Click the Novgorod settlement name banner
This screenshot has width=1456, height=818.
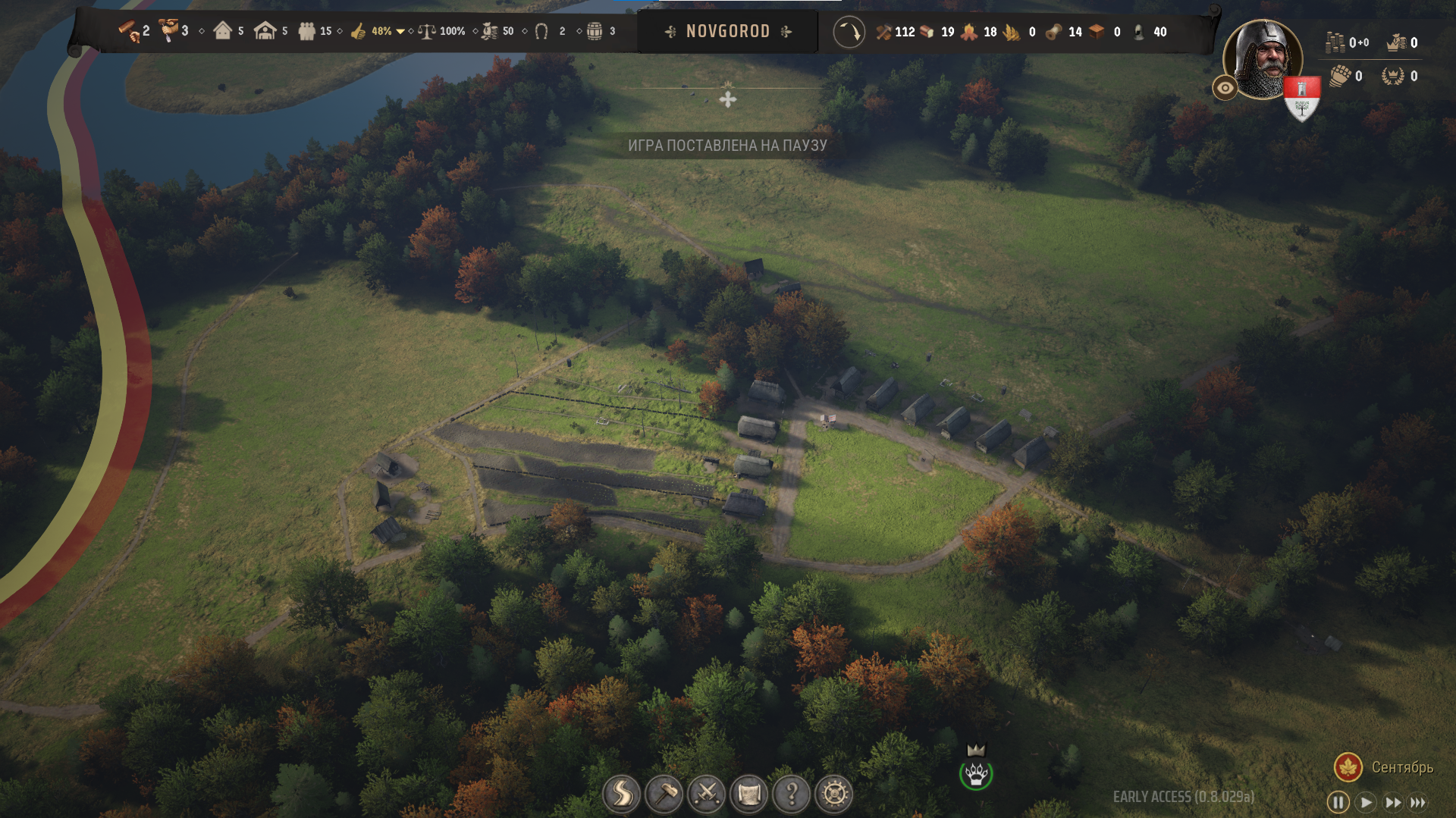coord(727,32)
